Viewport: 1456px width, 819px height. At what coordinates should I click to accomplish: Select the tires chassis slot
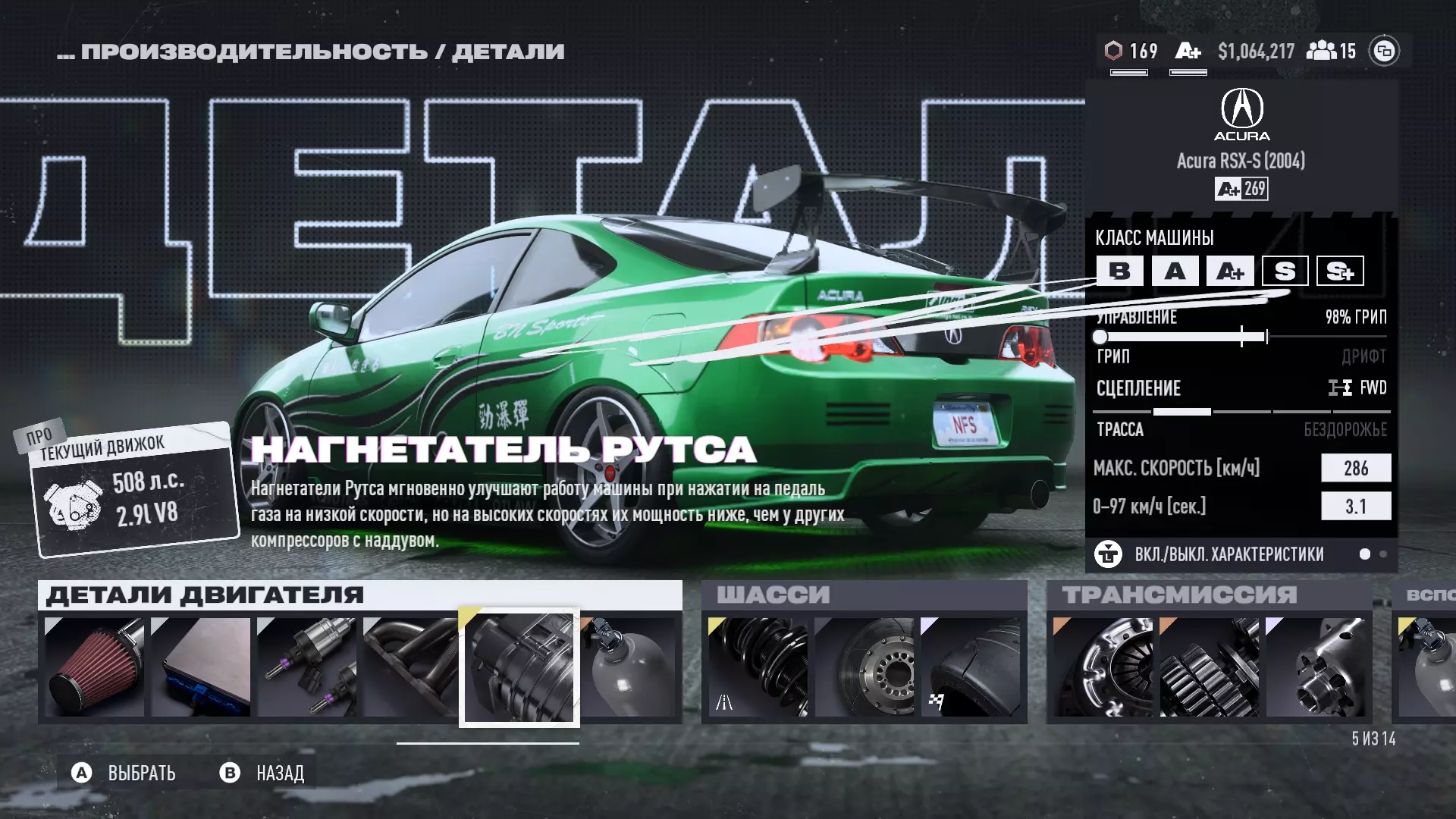pos(970,667)
